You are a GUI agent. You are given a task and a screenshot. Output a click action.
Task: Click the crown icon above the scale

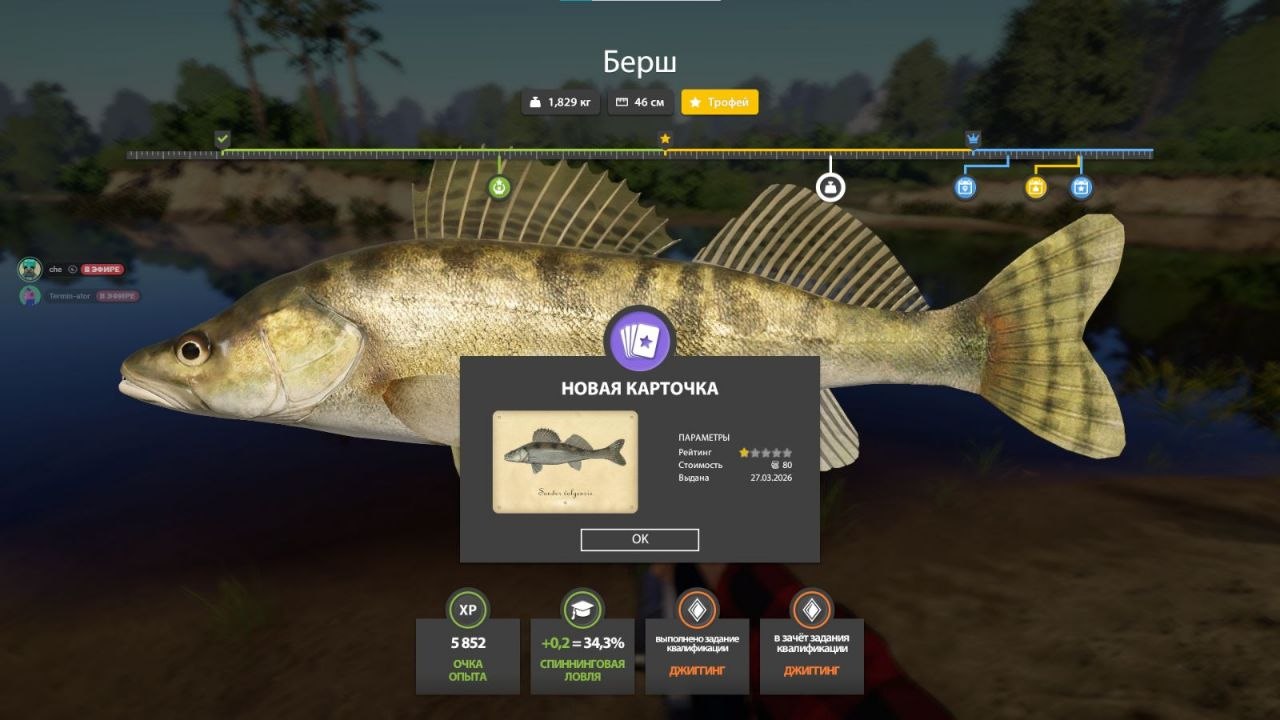(973, 138)
